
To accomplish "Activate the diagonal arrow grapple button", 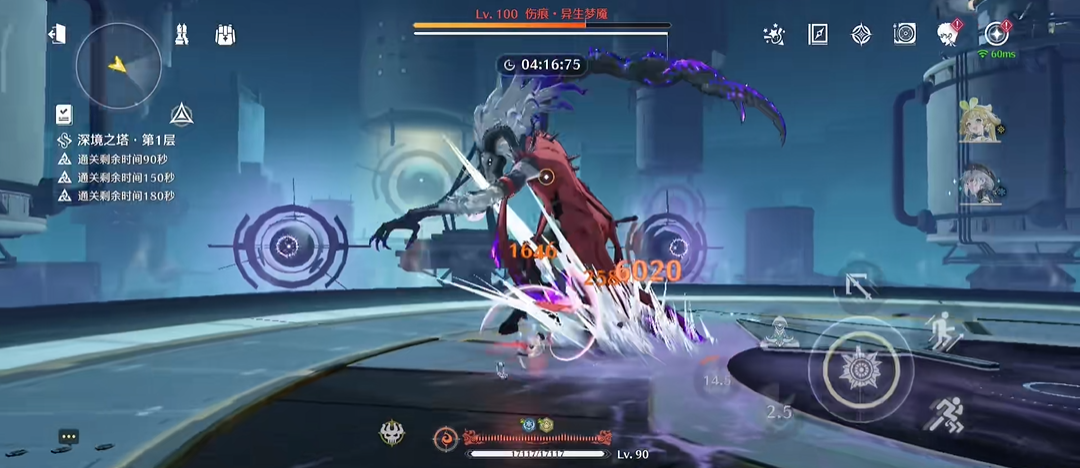I will pyautogui.click(x=859, y=286).
